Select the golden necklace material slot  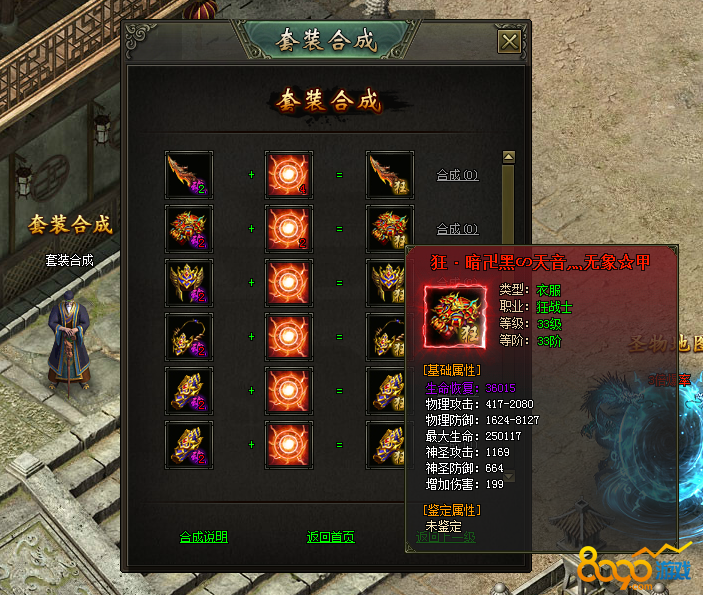189,337
